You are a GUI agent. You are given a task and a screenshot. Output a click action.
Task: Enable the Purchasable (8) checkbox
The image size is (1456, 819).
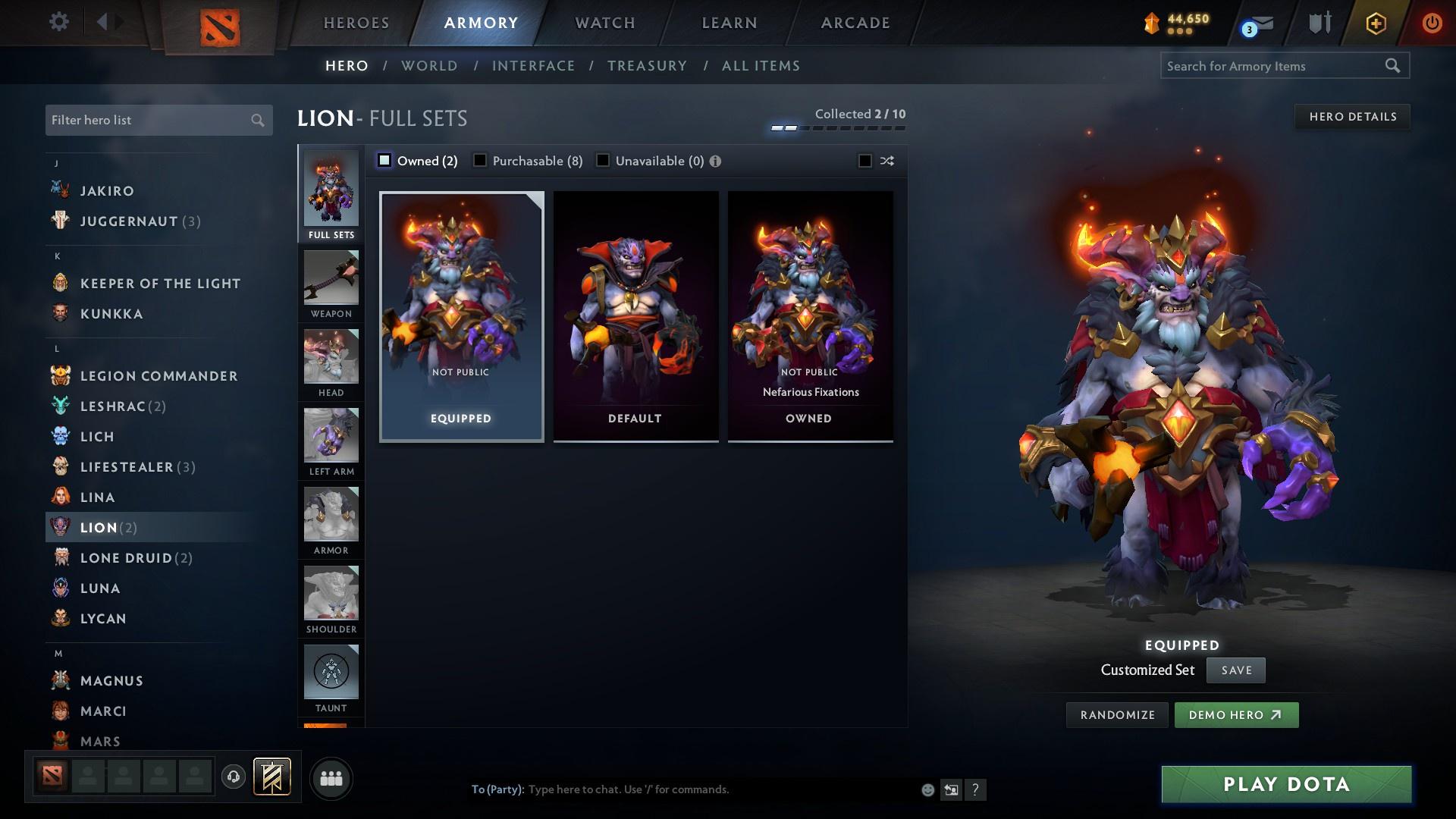click(480, 160)
